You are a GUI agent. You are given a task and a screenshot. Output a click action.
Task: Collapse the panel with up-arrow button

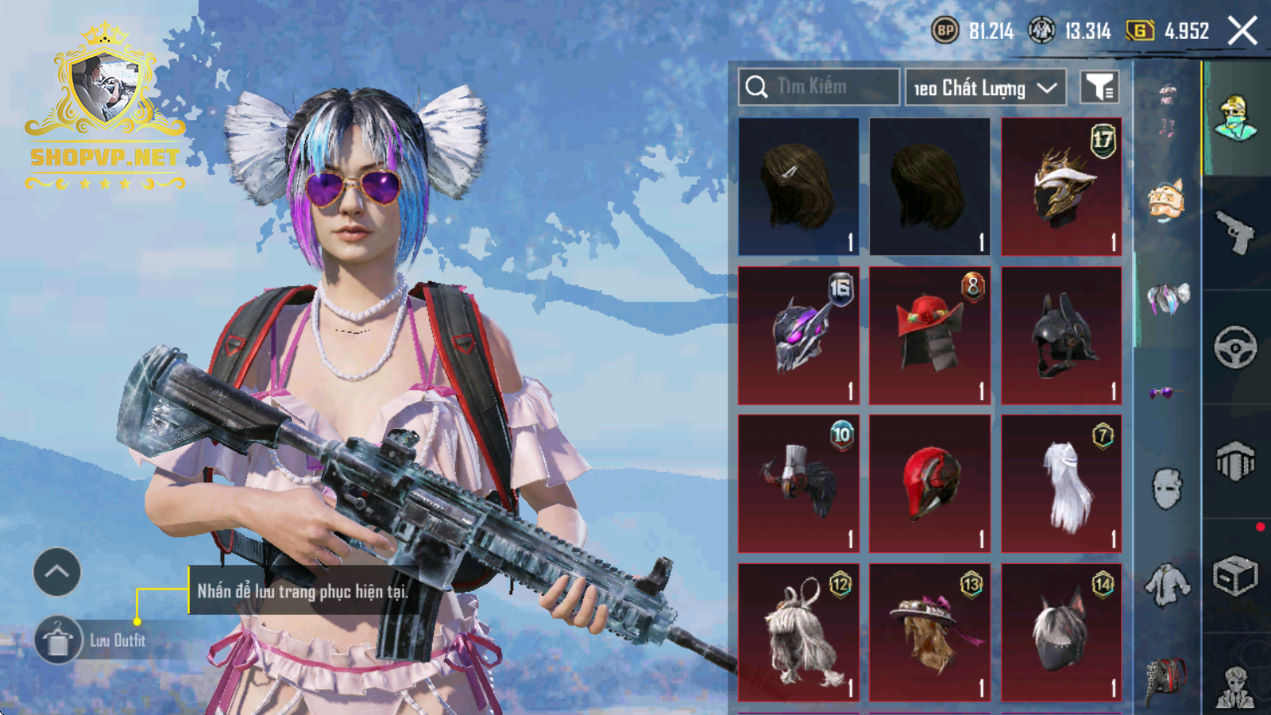(x=57, y=572)
